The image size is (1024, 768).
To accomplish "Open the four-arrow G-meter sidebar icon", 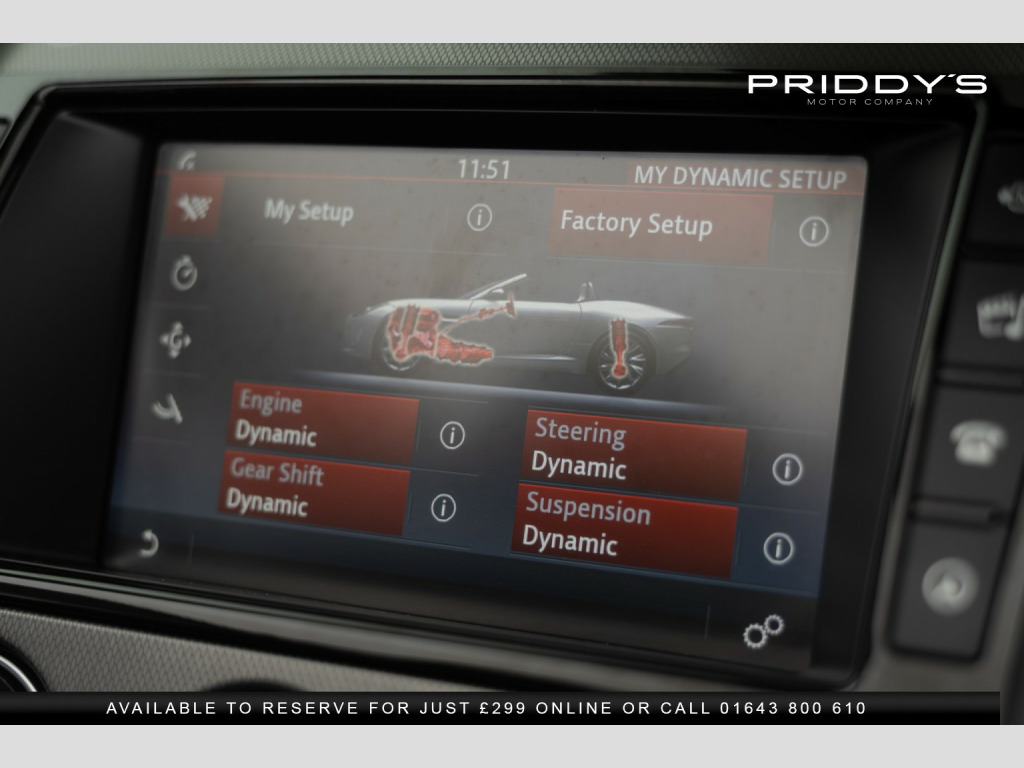I will click(x=176, y=341).
